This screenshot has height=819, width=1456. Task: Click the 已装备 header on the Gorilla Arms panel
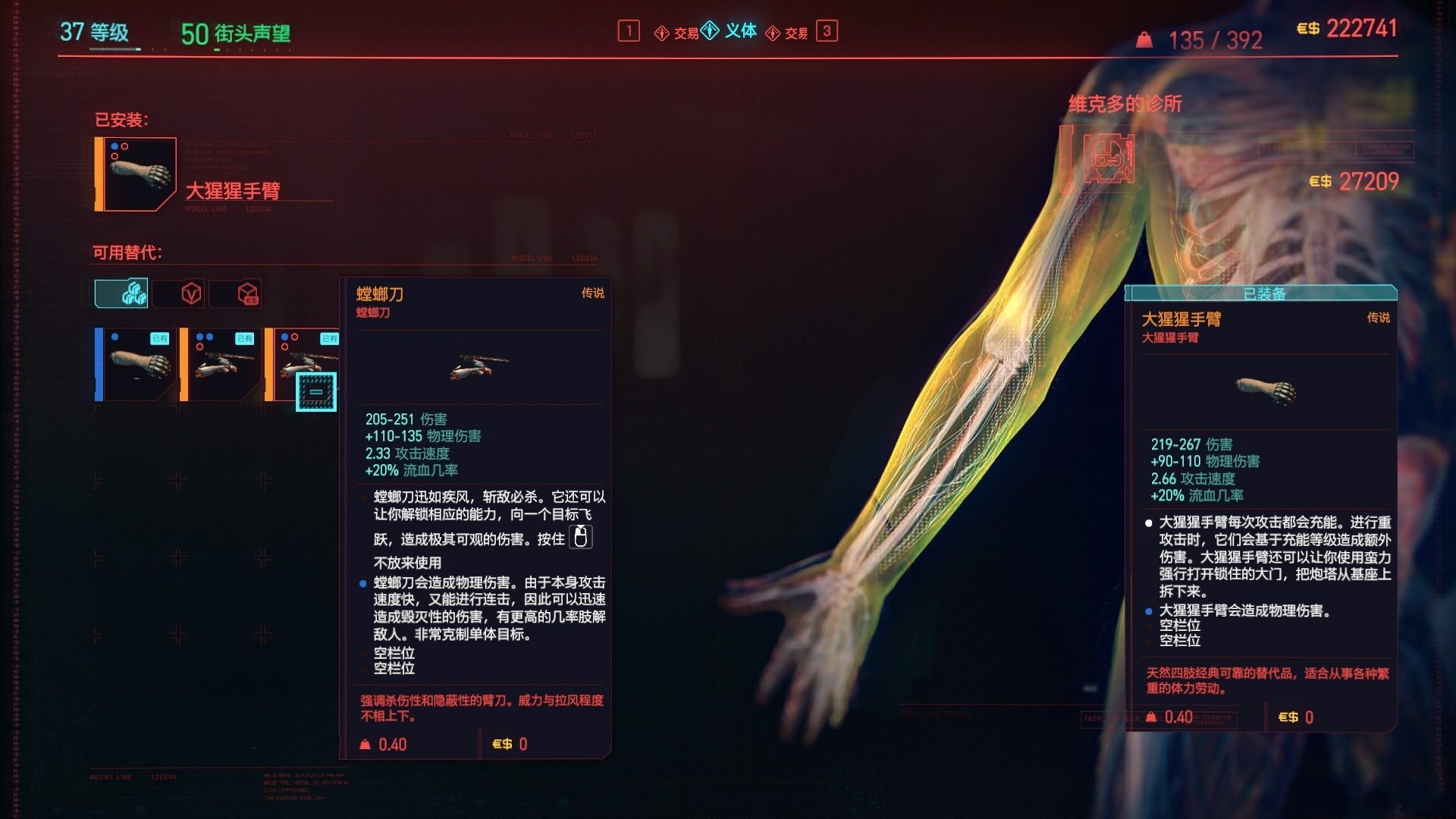1263,291
